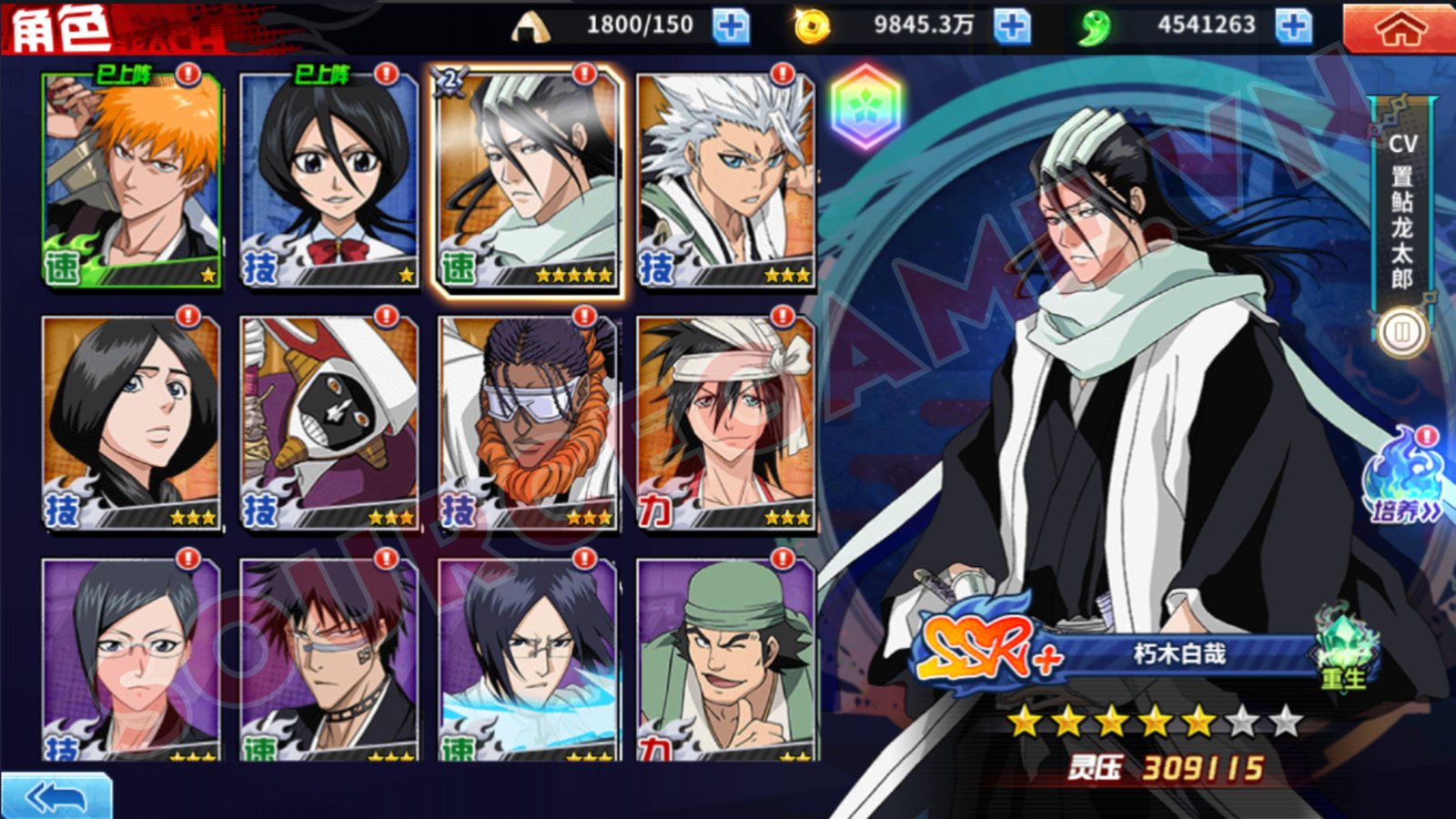Select the blue-energy Uryu character card
This screenshot has height=819, width=1456.
(x=528, y=660)
